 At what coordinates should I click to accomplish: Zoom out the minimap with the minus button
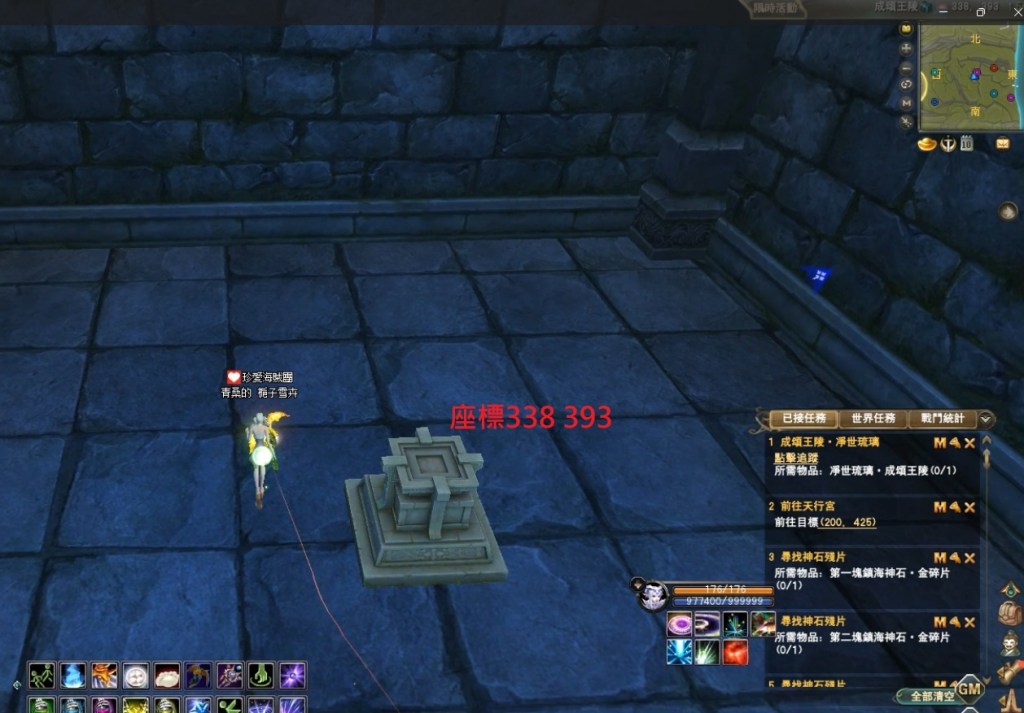tap(907, 66)
